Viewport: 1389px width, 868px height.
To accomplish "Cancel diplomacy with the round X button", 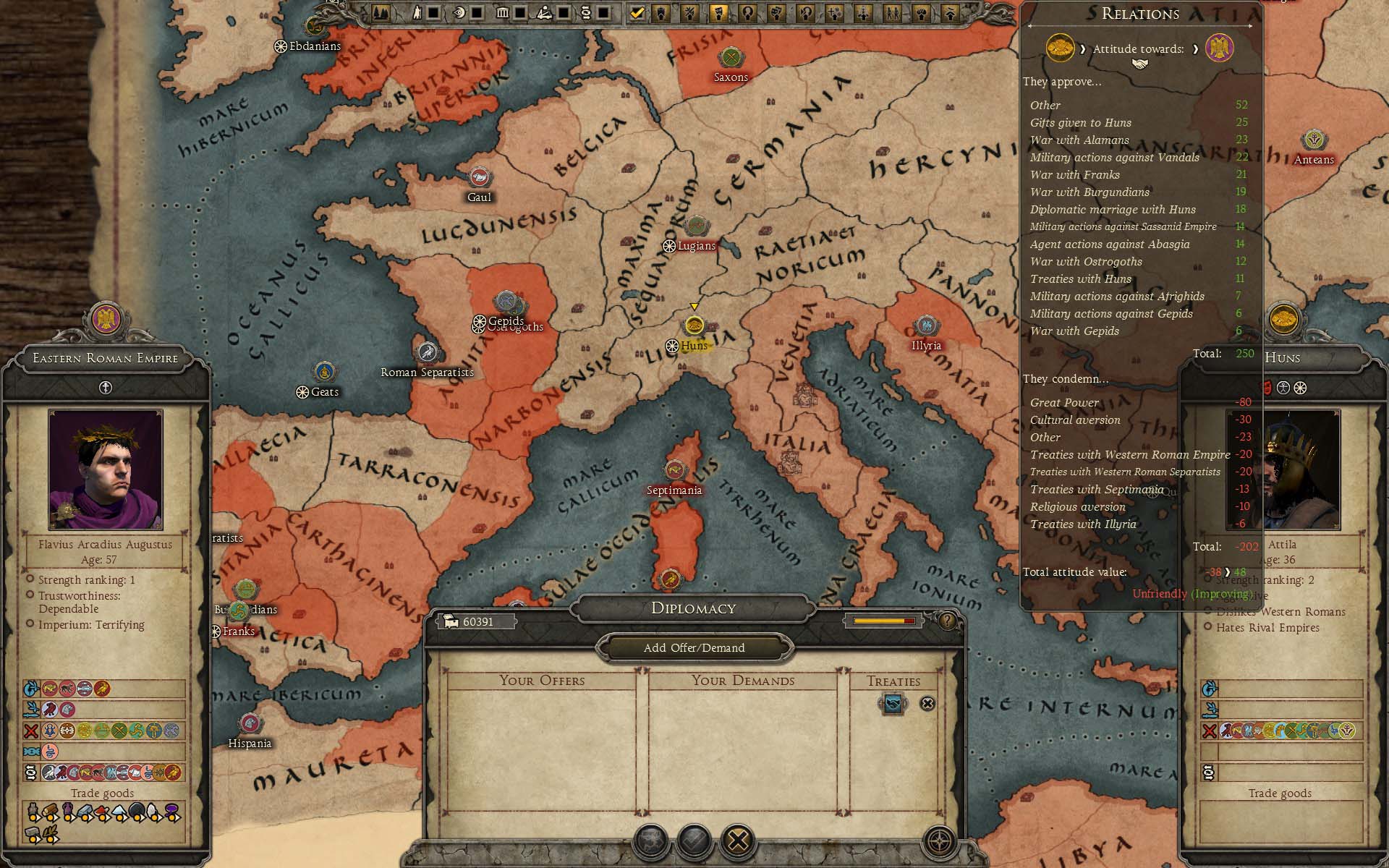I will 738,841.
